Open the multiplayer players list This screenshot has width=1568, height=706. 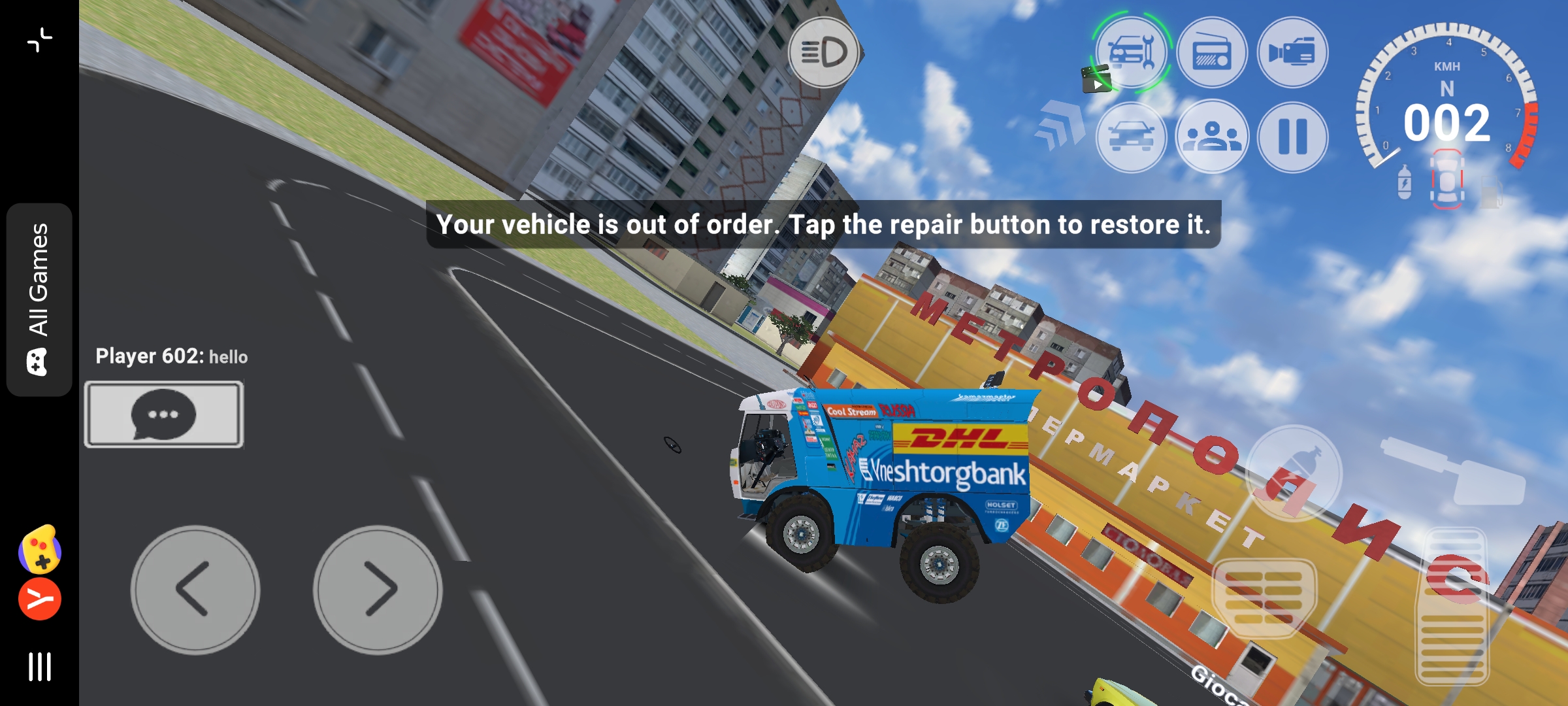pos(1212,137)
